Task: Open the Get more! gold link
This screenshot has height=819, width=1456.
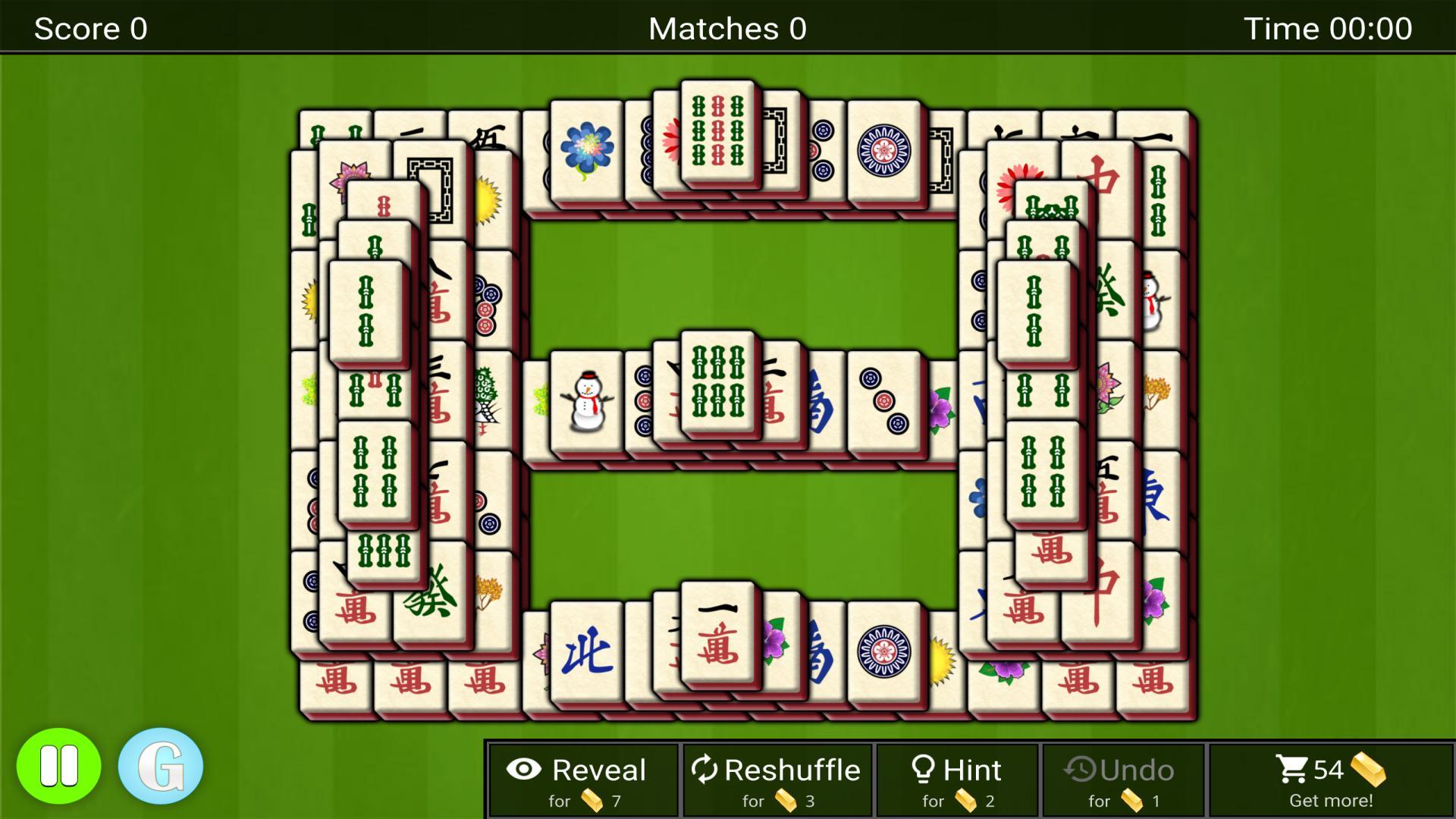Action: click(x=1332, y=801)
